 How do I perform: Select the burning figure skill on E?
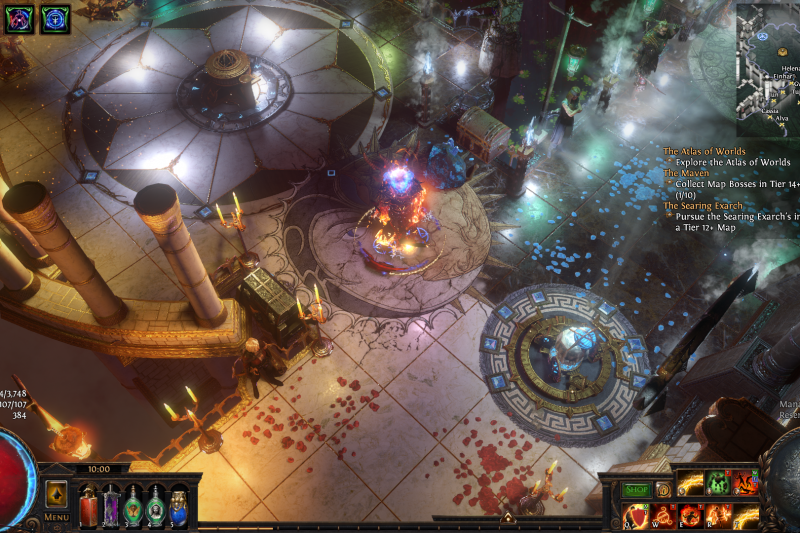click(x=690, y=516)
